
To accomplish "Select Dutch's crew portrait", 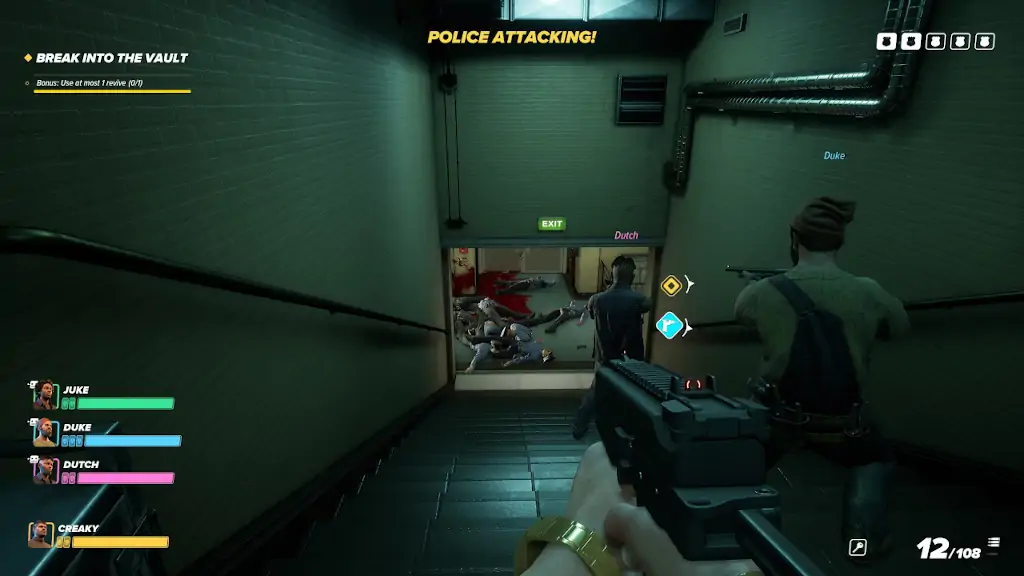I will 45,470.
